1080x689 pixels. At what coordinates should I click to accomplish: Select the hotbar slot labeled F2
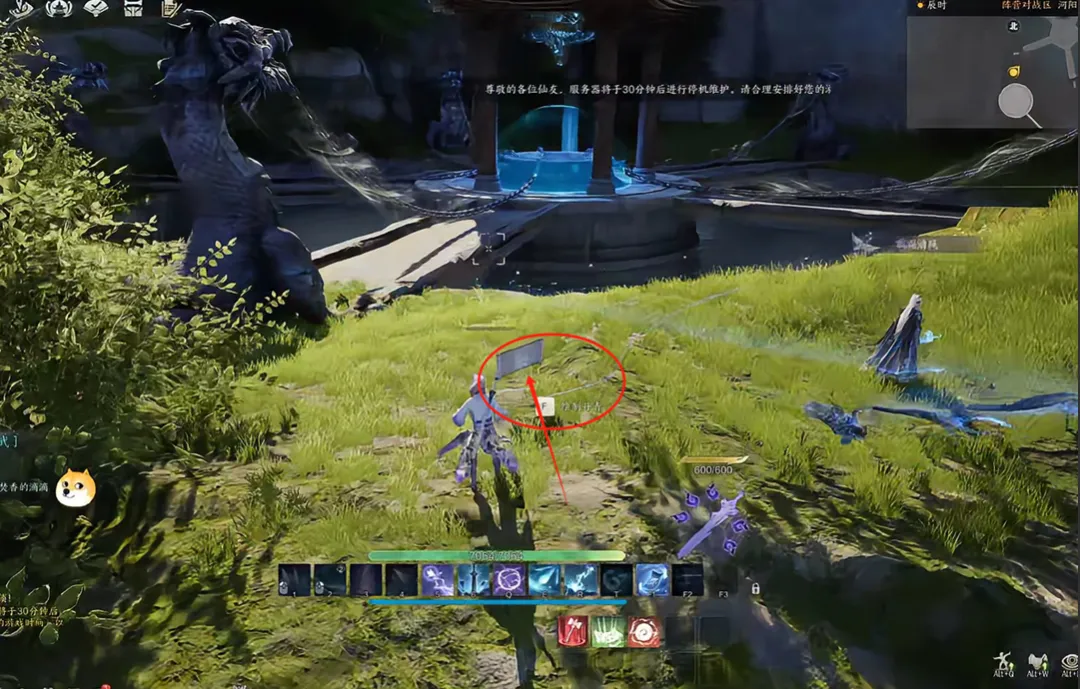tap(688, 580)
